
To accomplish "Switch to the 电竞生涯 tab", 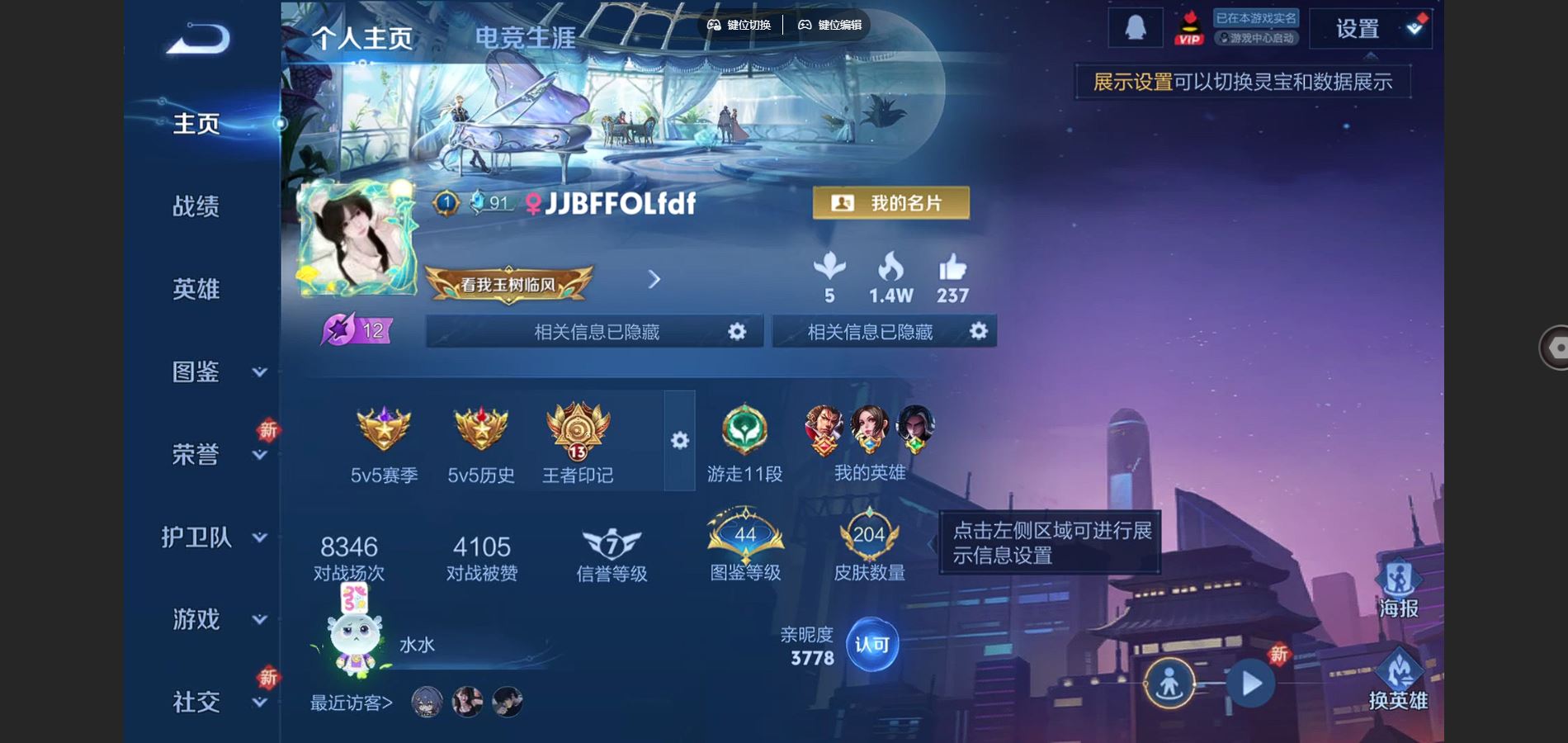I will coord(525,38).
